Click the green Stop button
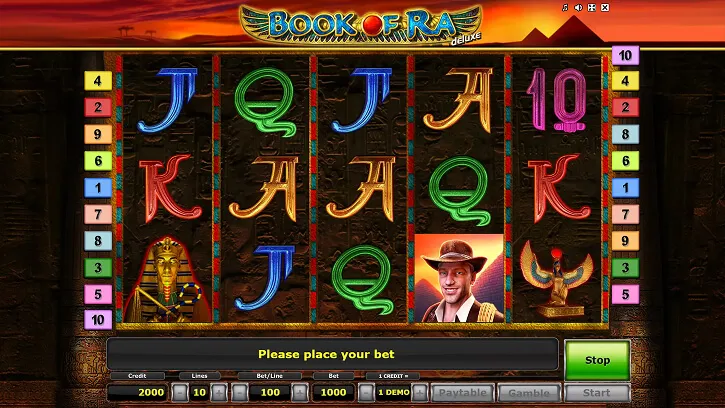The image size is (725, 408). click(597, 359)
